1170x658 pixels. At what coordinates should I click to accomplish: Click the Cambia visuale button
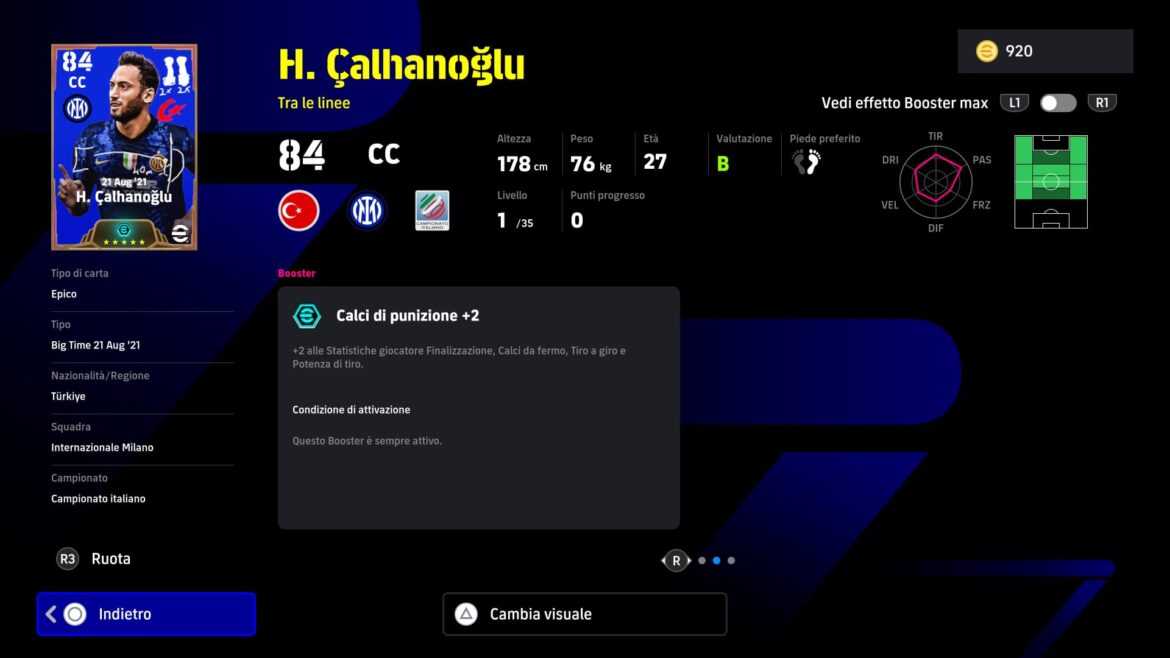[x=584, y=614]
